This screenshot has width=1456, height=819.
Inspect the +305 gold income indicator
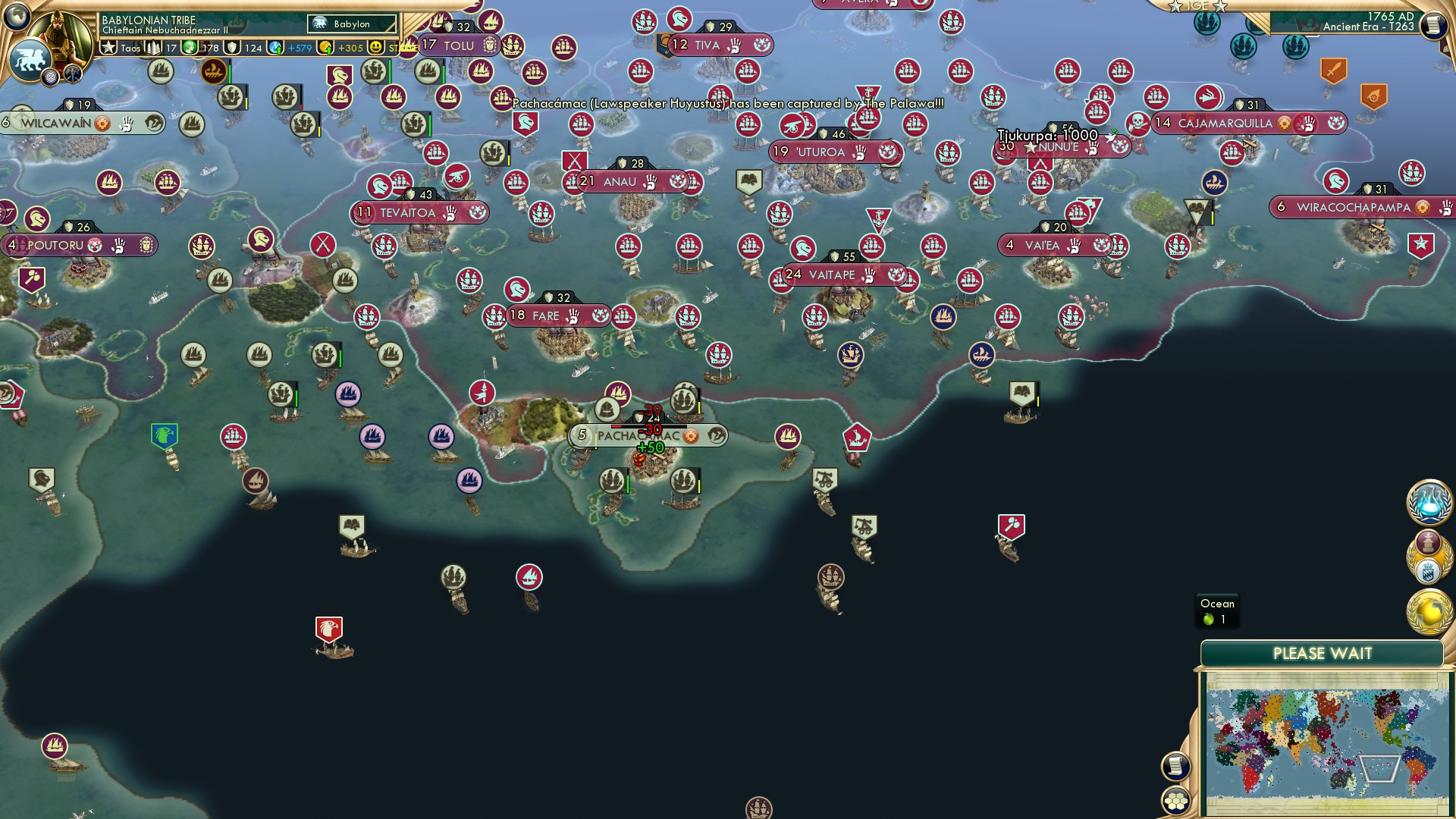(350, 48)
